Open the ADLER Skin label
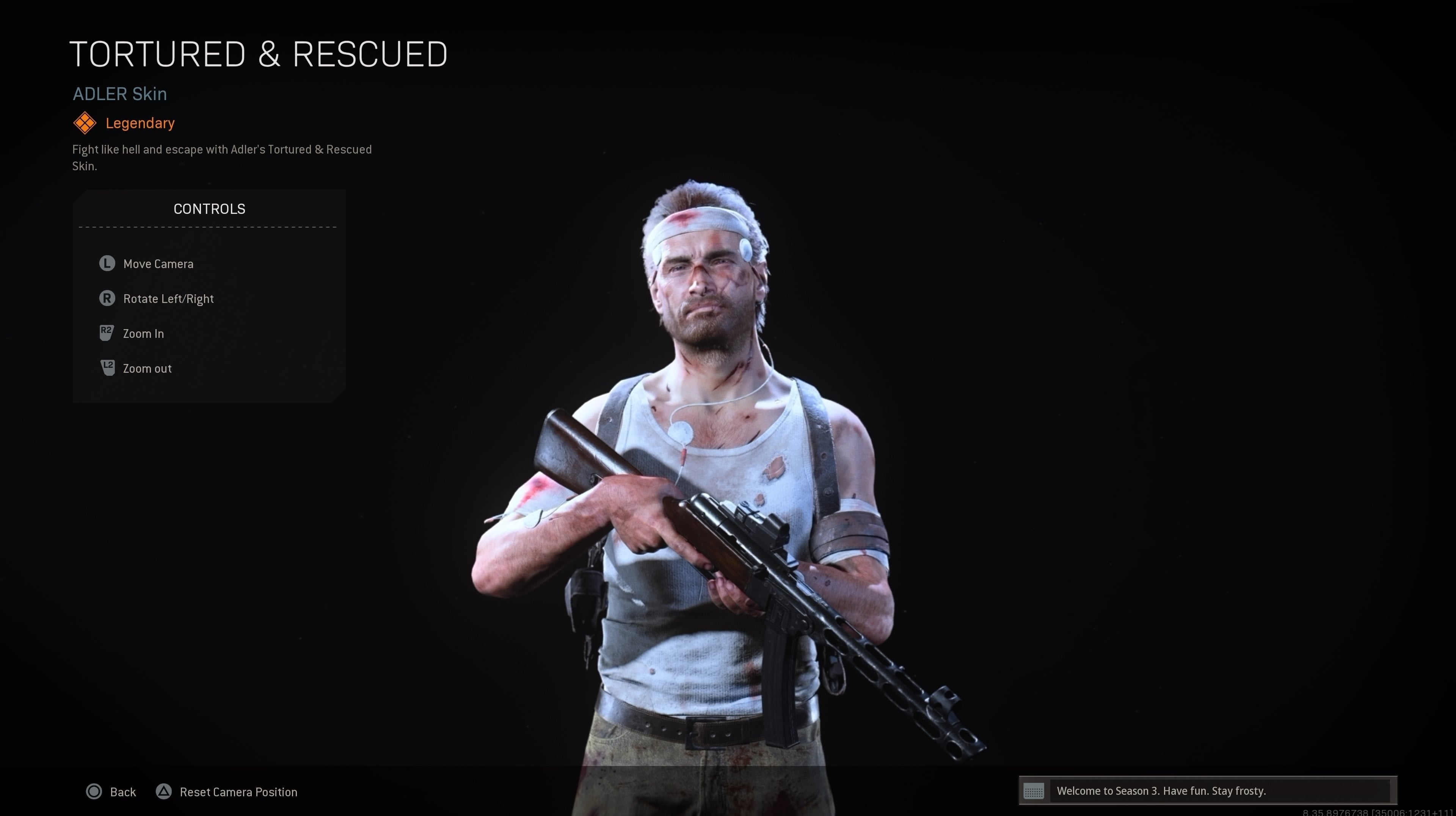 [x=119, y=94]
